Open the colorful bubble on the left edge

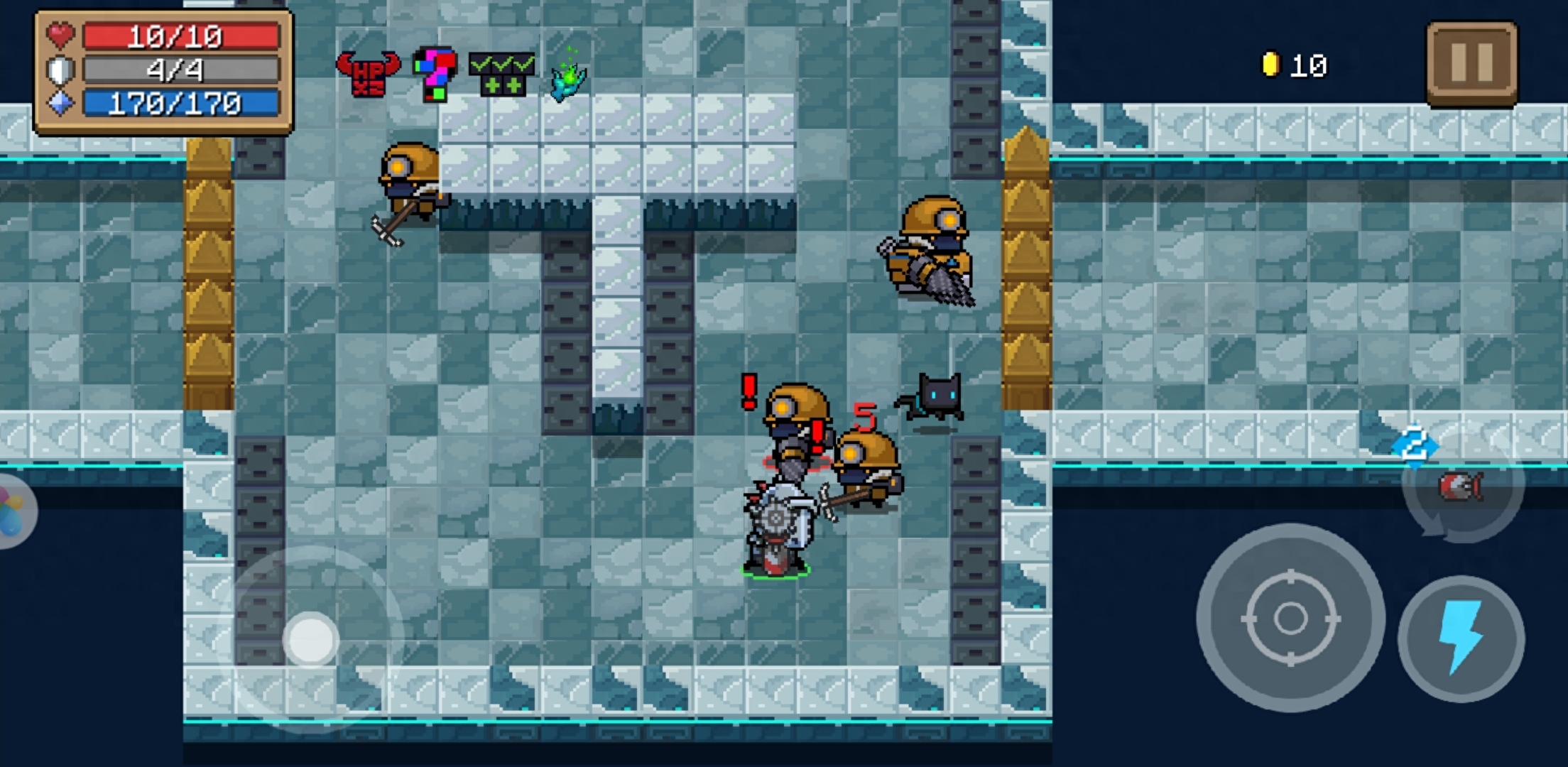(13, 511)
